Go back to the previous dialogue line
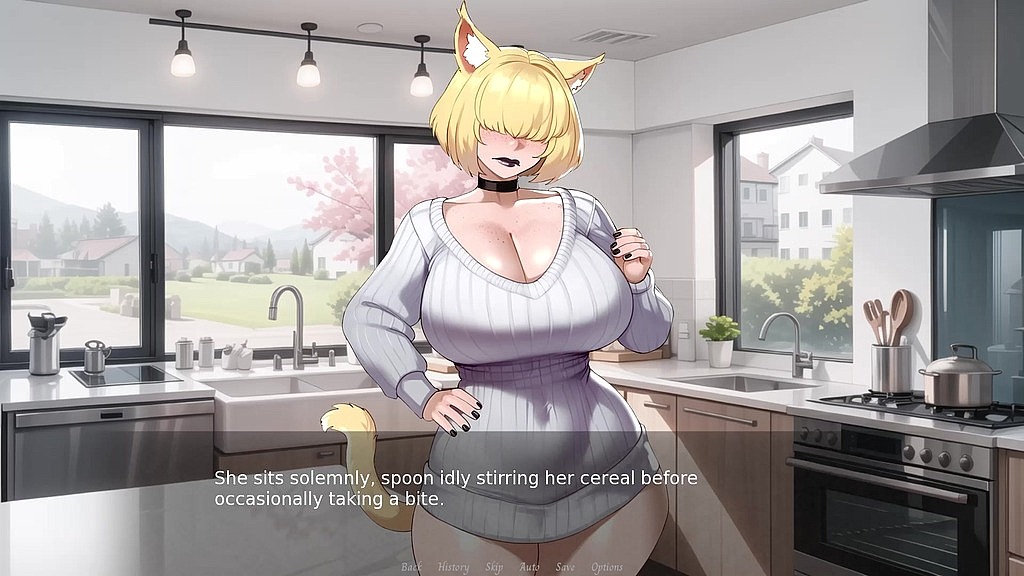This screenshot has height=576, width=1024. [411, 567]
